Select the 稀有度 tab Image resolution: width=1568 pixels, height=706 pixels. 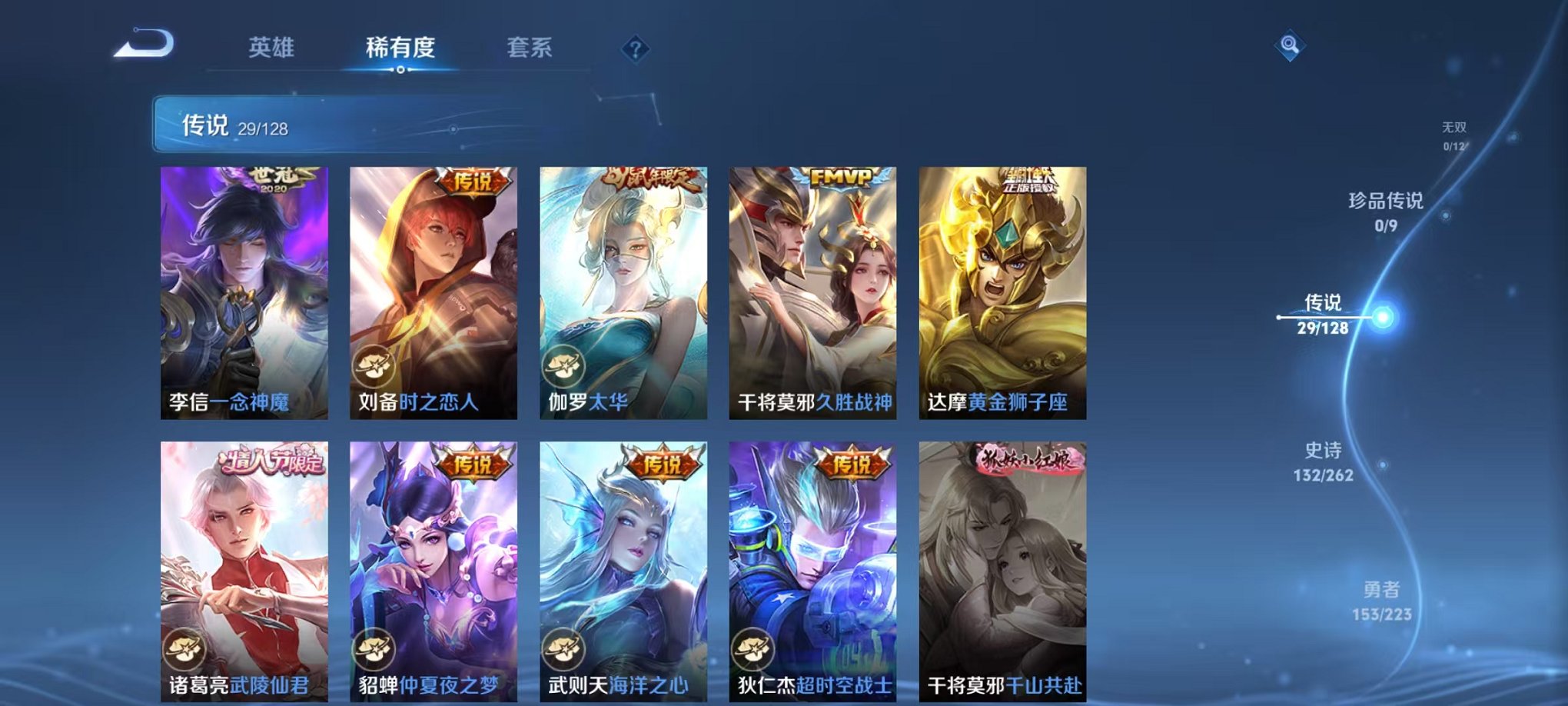click(x=400, y=48)
